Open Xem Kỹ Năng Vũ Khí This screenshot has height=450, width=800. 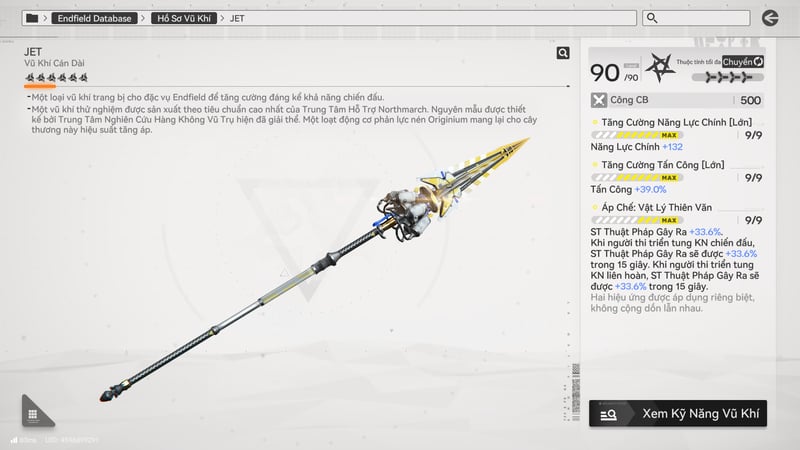click(678, 412)
